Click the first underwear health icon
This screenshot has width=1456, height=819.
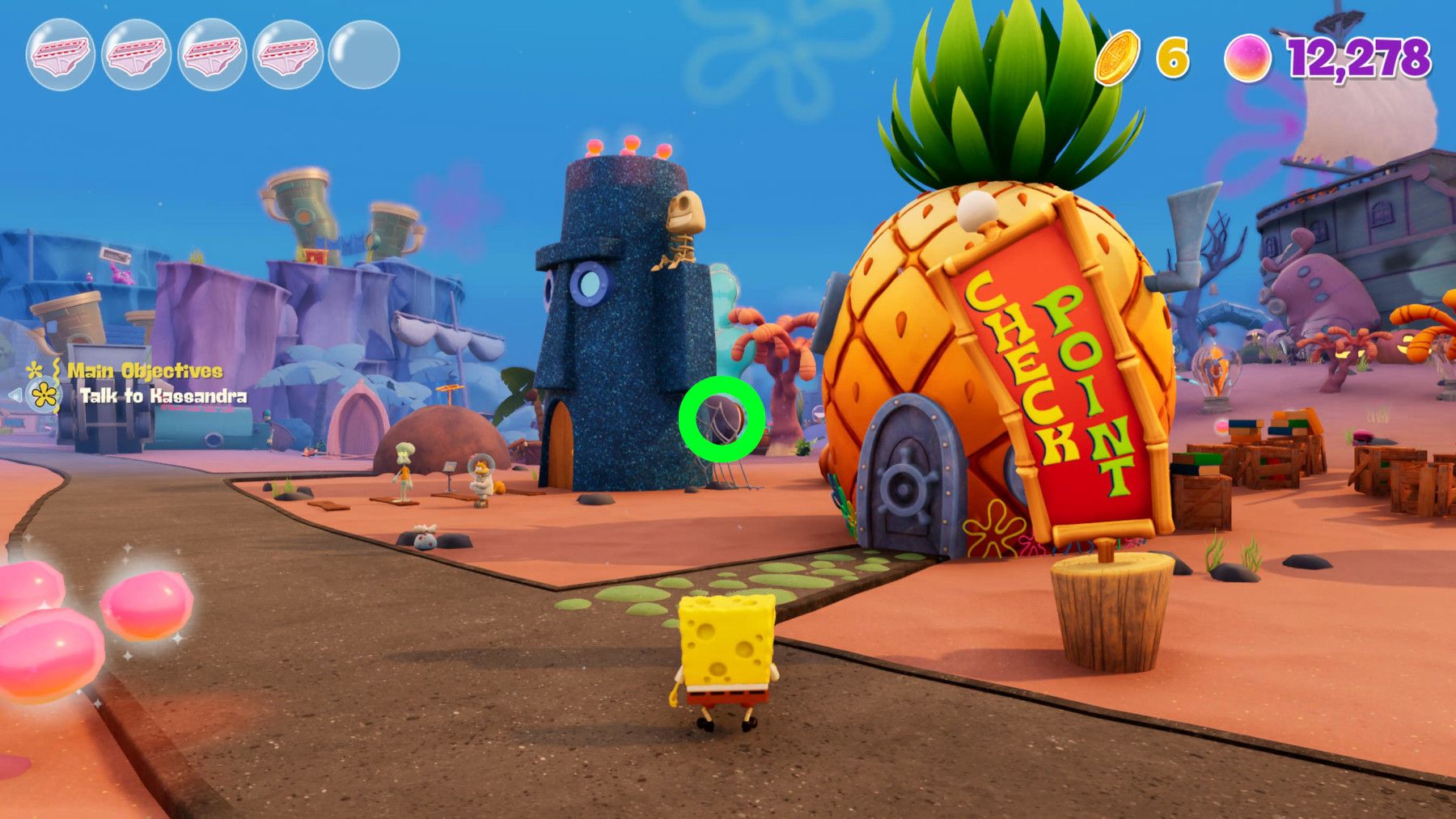click(x=58, y=54)
